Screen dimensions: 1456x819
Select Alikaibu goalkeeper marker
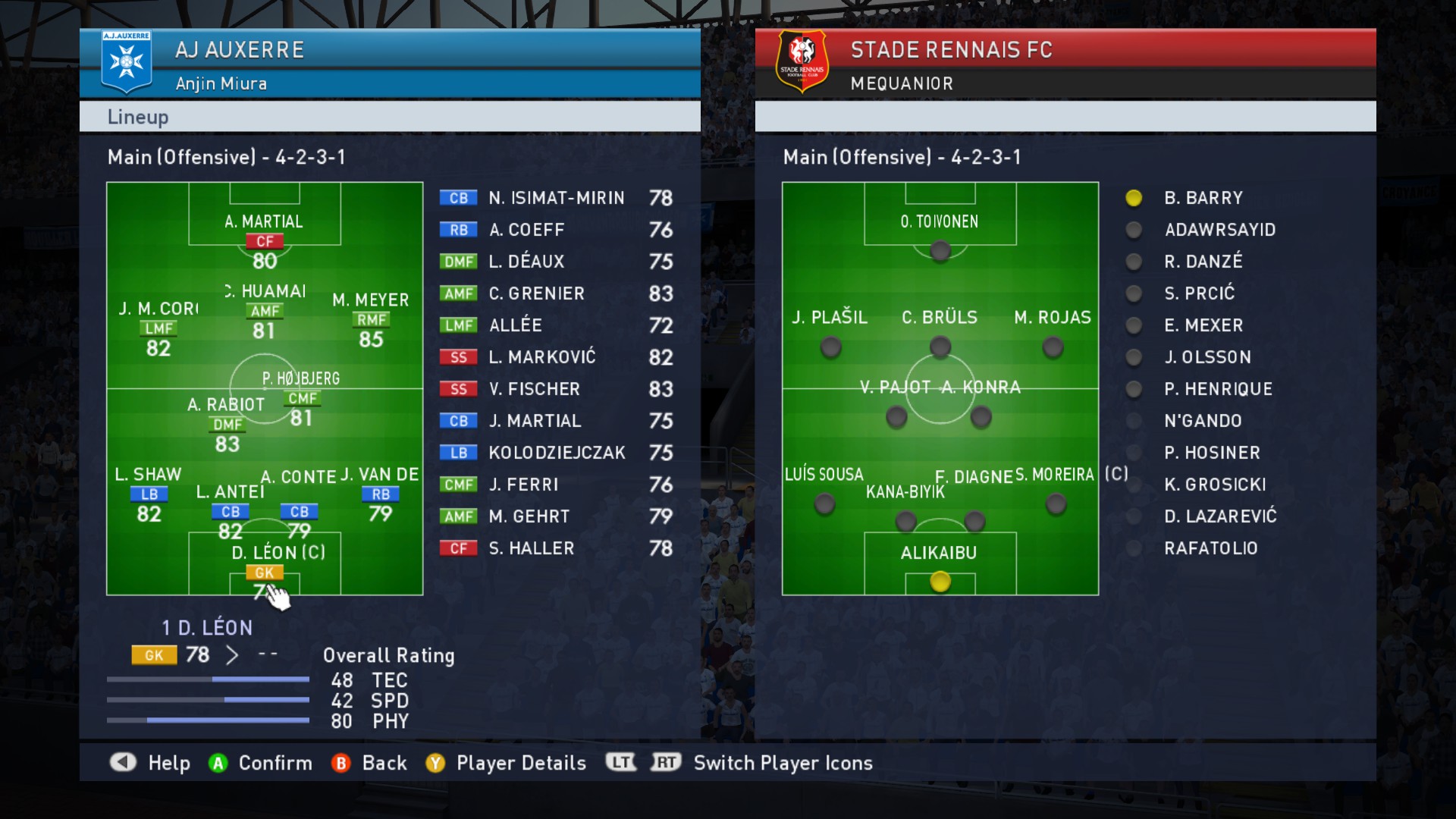tap(940, 582)
